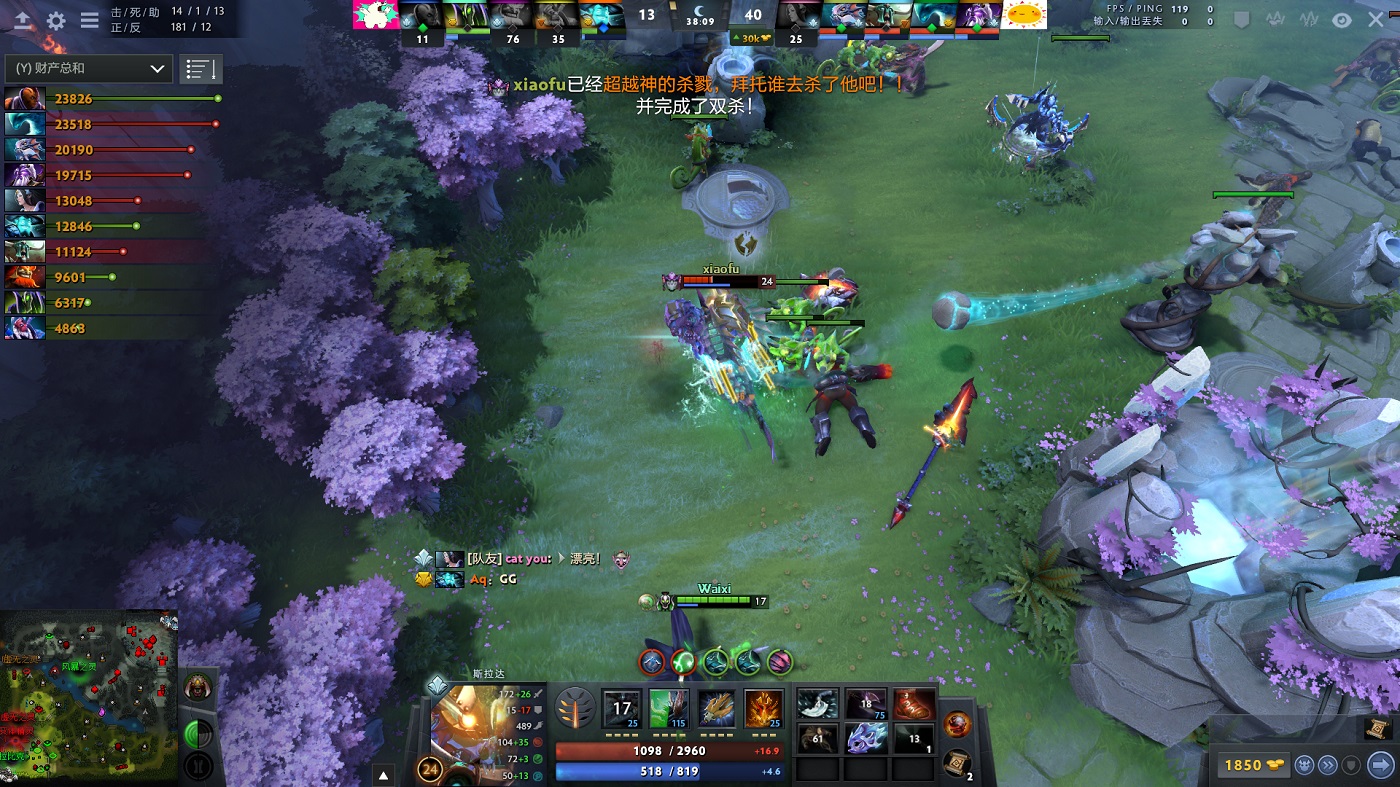The height and width of the screenshot is (787, 1400).
Task: Click the buyback scroll icon at bottom right
Action: point(958,762)
